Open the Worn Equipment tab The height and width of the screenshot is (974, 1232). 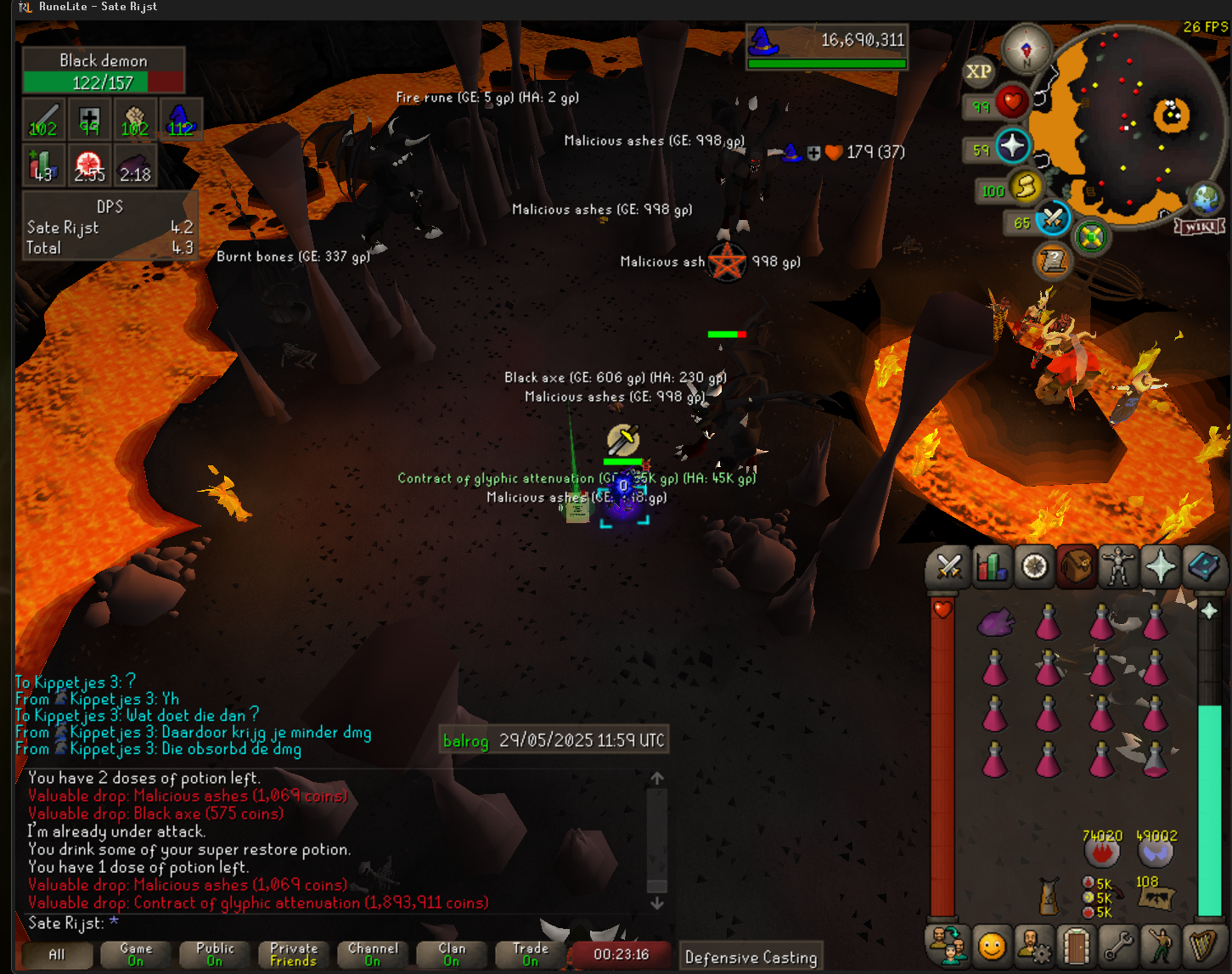pos(1118,566)
